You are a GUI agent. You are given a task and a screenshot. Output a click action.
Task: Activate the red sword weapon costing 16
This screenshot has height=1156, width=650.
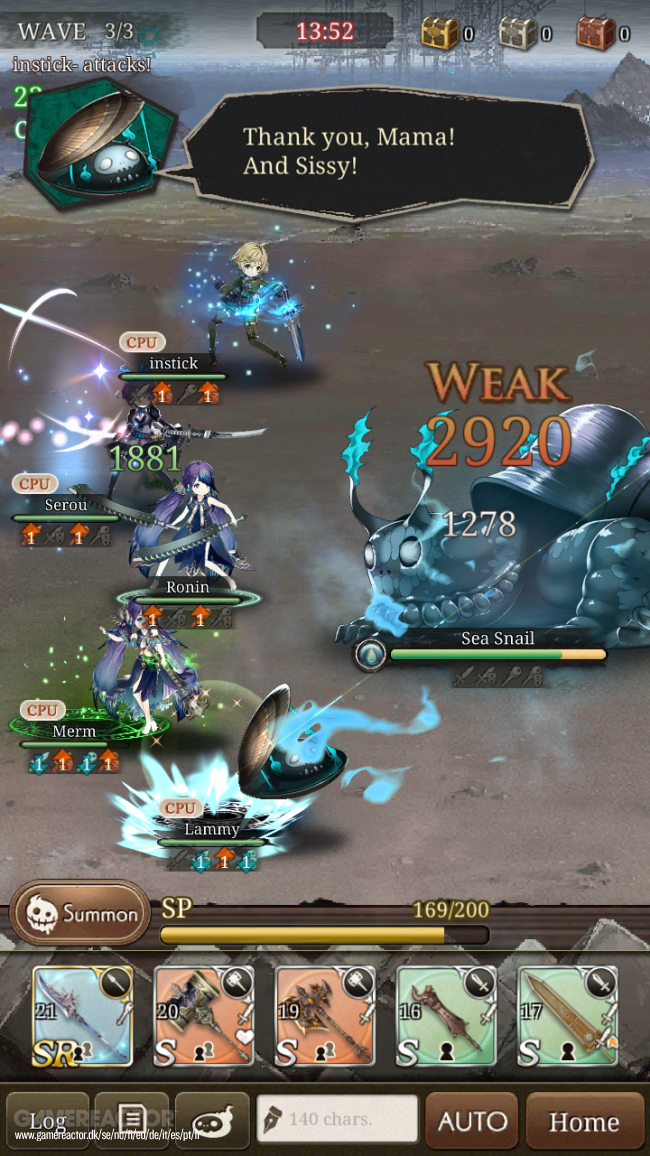click(x=446, y=1016)
